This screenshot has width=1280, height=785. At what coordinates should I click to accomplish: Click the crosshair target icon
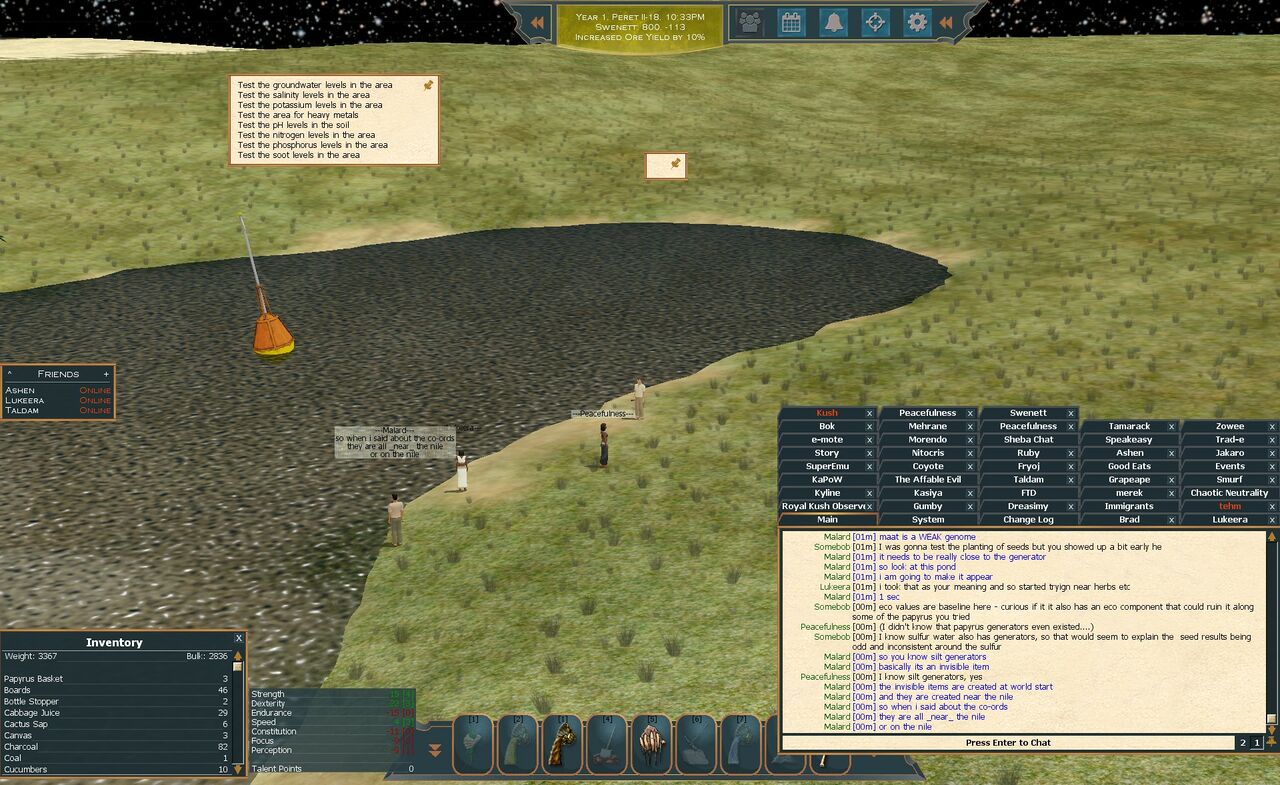pyautogui.click(x=875, y=22)
